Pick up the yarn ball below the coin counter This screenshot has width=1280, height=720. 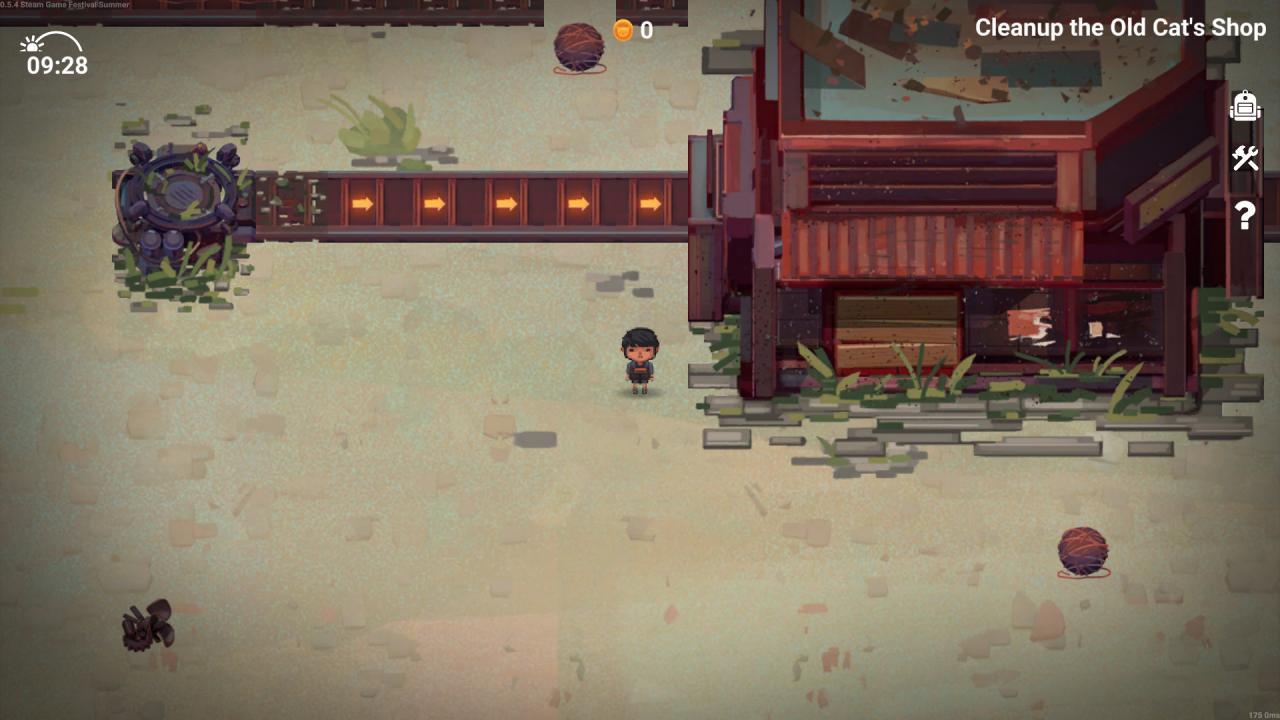pos(578,47)
